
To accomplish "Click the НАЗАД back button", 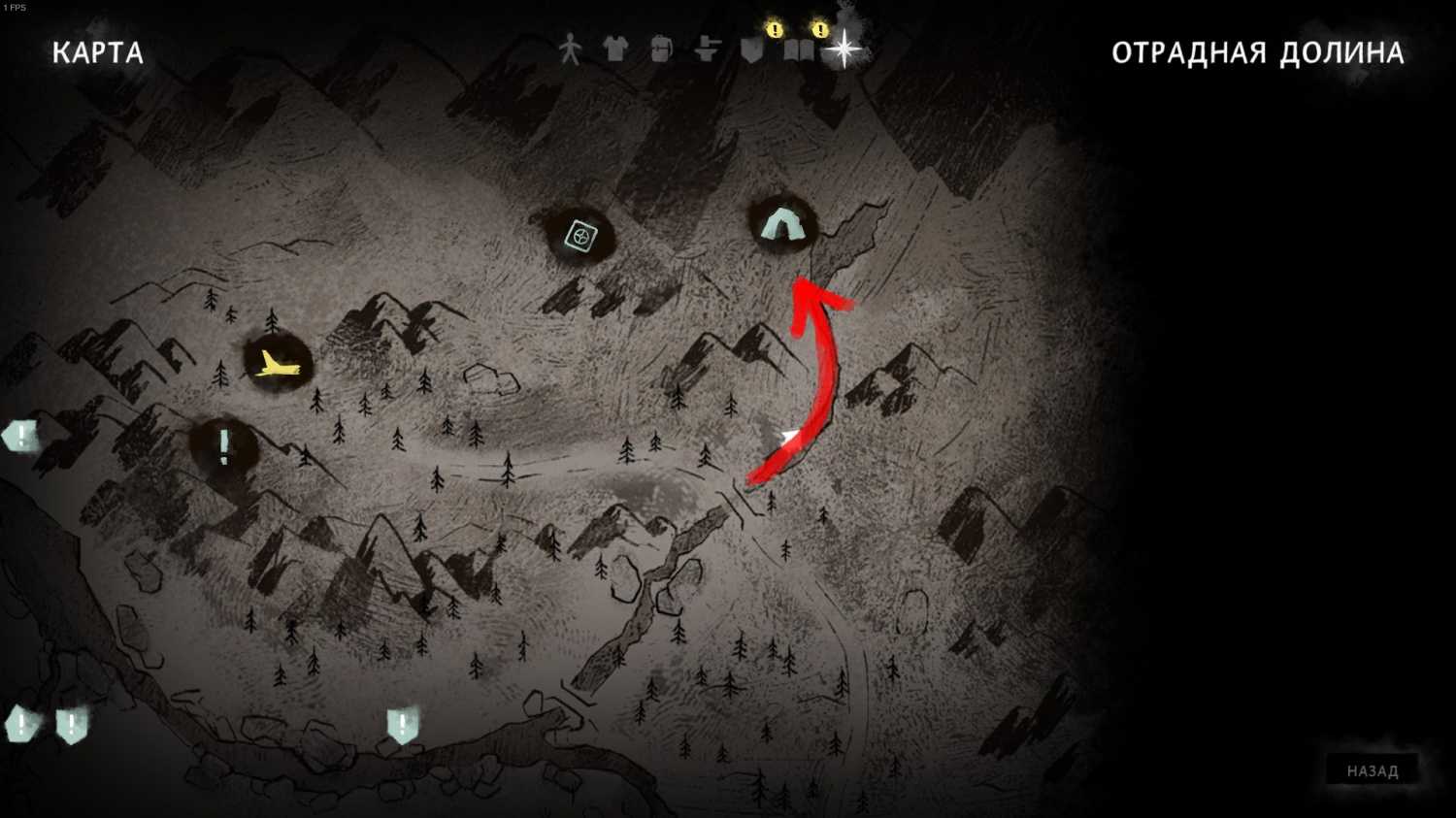I will [1372, 771].
